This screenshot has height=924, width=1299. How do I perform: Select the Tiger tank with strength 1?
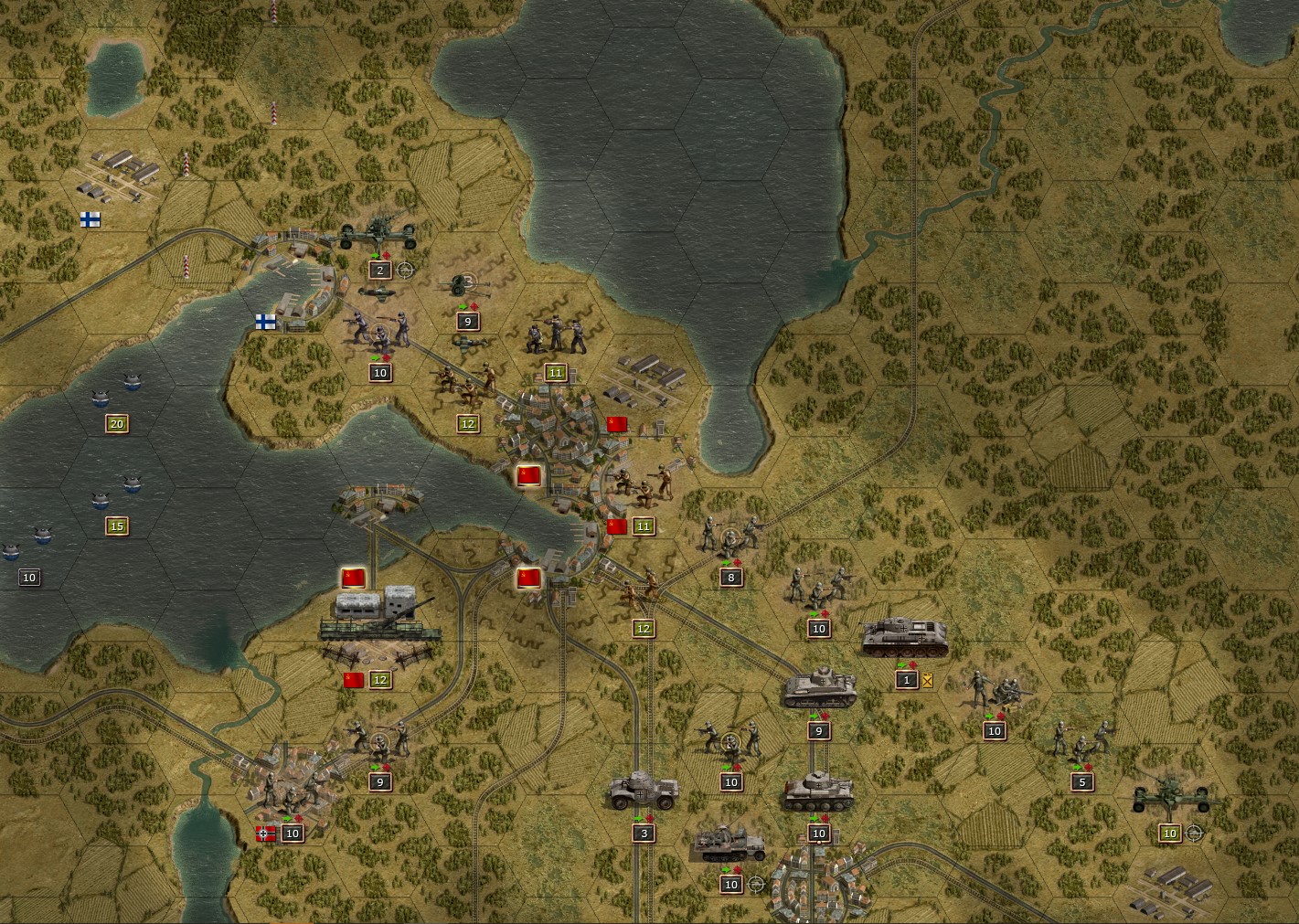905,638
